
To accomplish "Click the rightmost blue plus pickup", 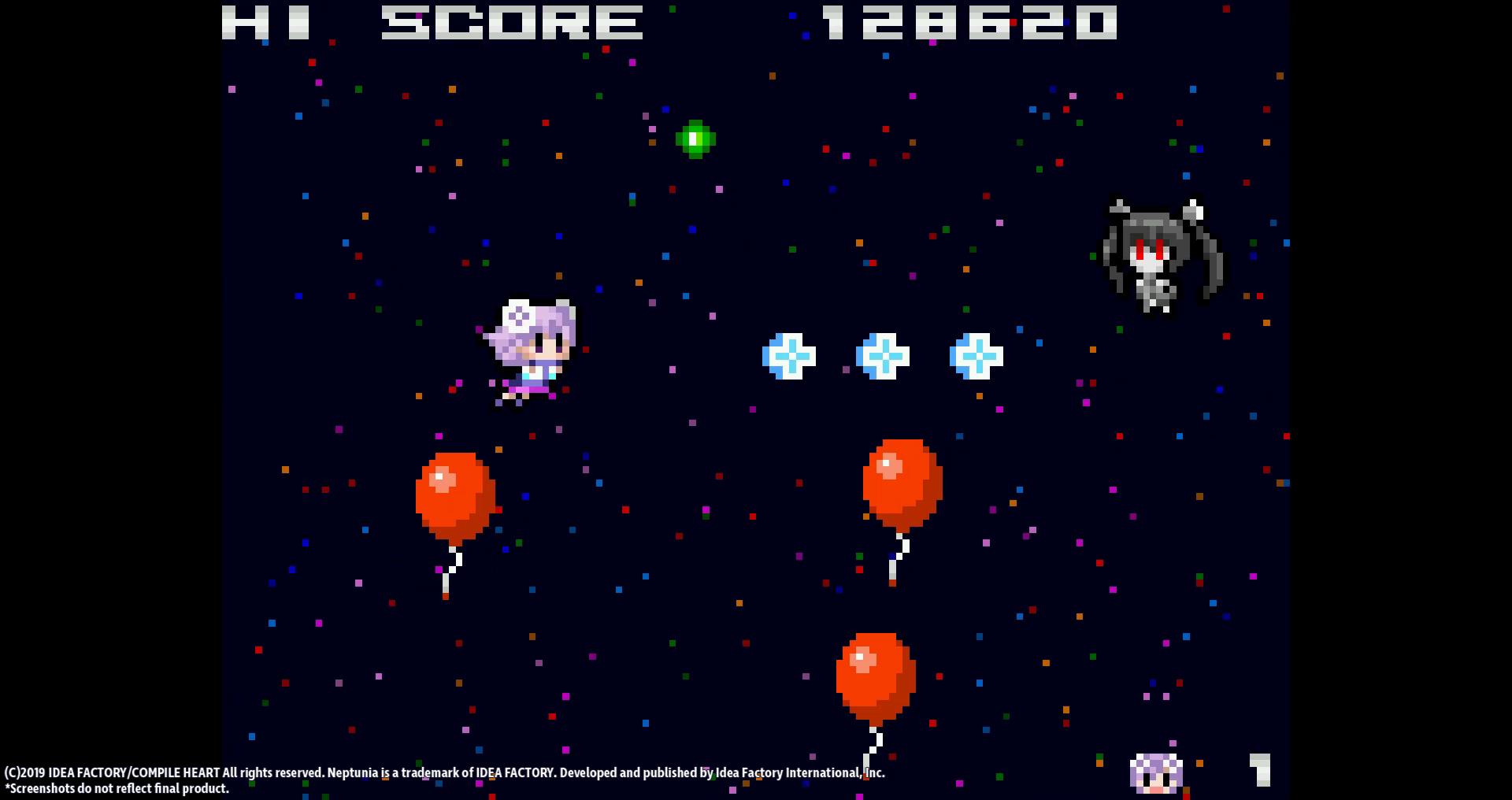I will [976, 356].
